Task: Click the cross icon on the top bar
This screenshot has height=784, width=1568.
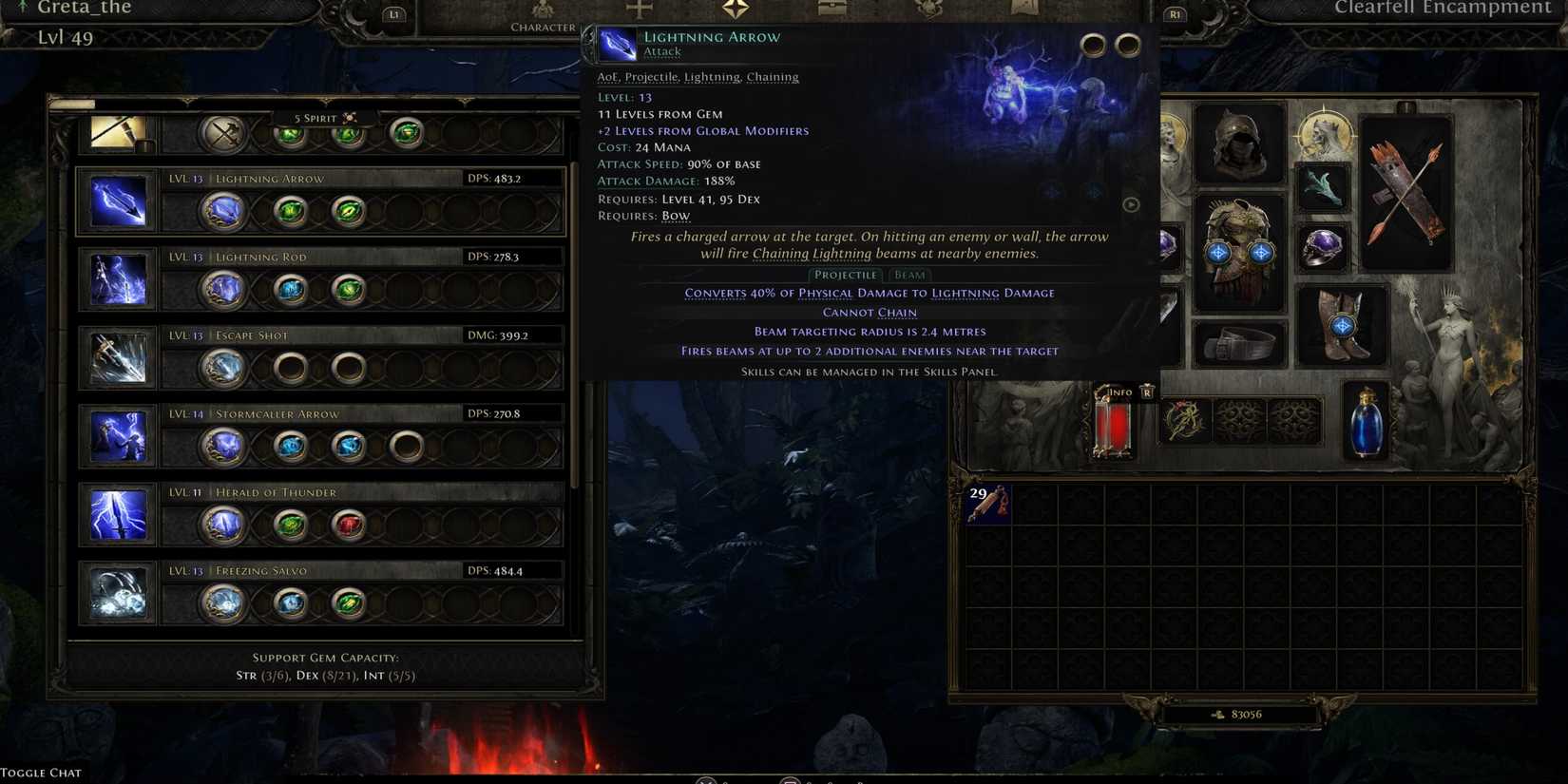Action: click(639, 10)
